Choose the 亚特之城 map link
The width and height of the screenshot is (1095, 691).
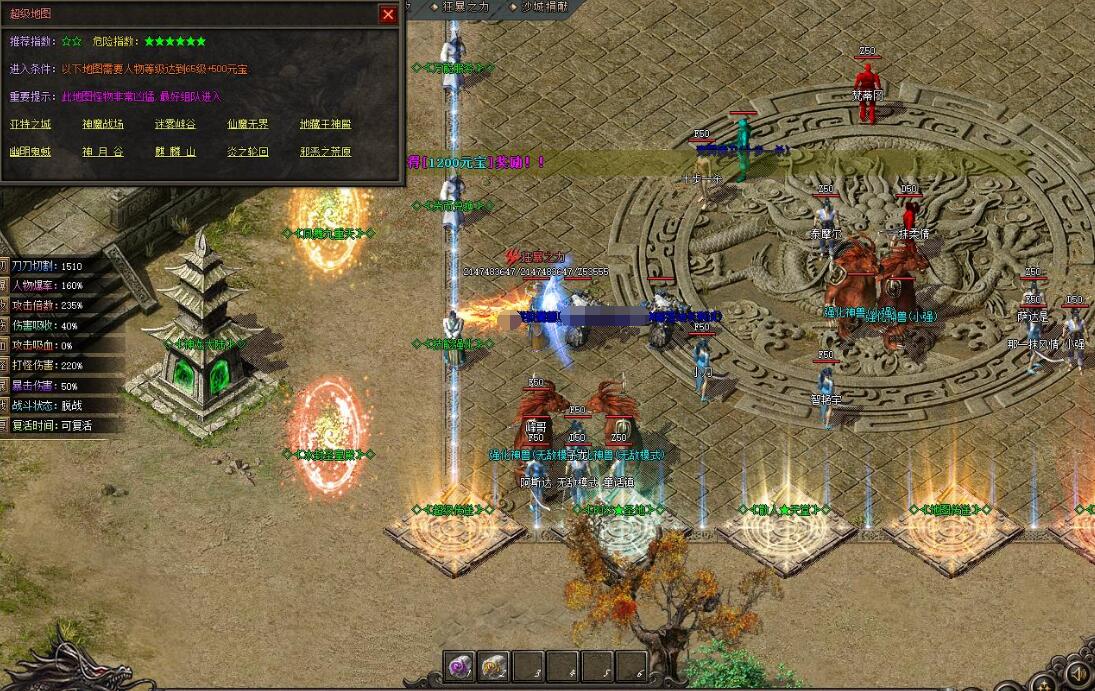tap(30, 125)
